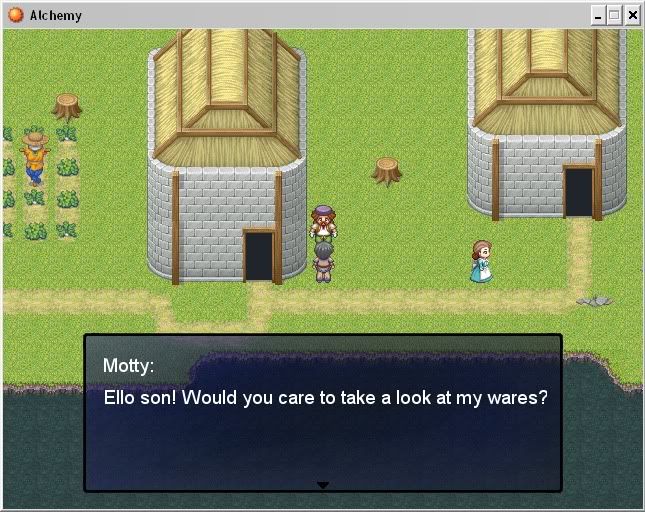Viewport: 645px width, 512px height.
Task: Minimize the Alchemy window
Action: pyautogui.click(x=598, y=15)
